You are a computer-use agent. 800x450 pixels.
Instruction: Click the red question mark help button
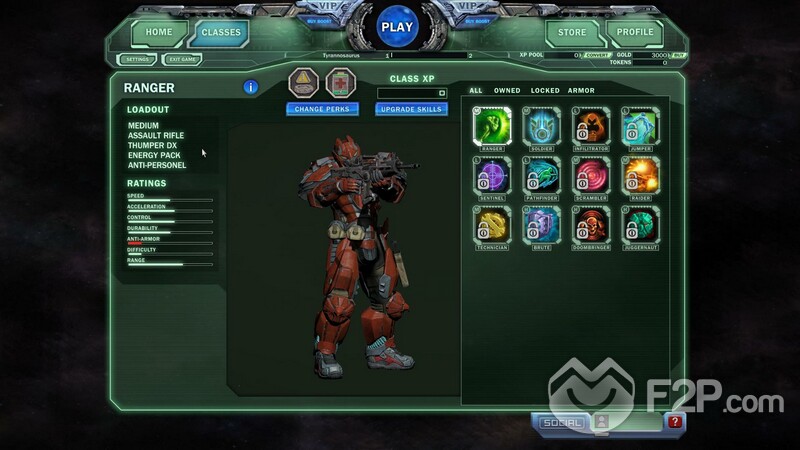677,423
